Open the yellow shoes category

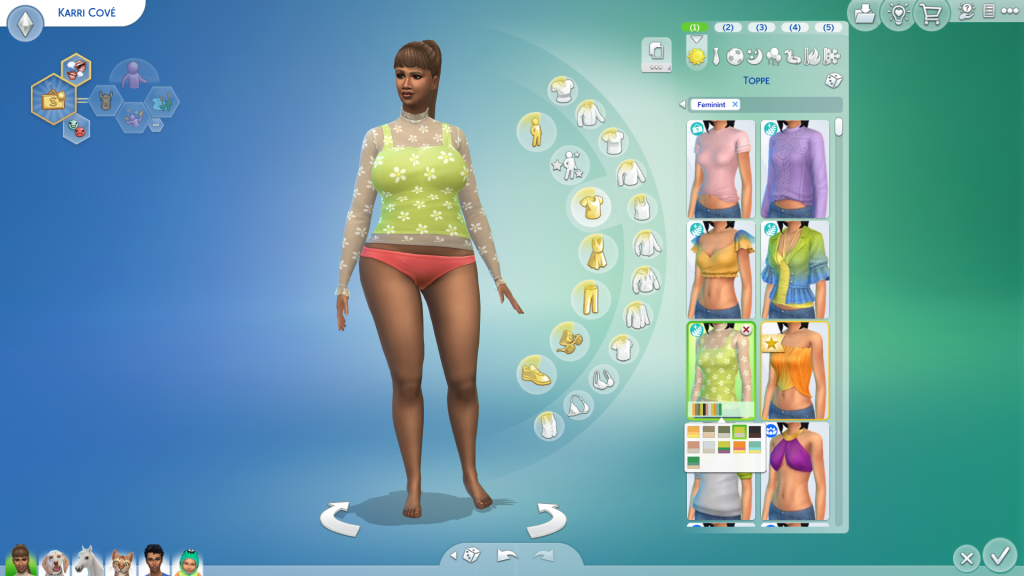tap(535, 374)
